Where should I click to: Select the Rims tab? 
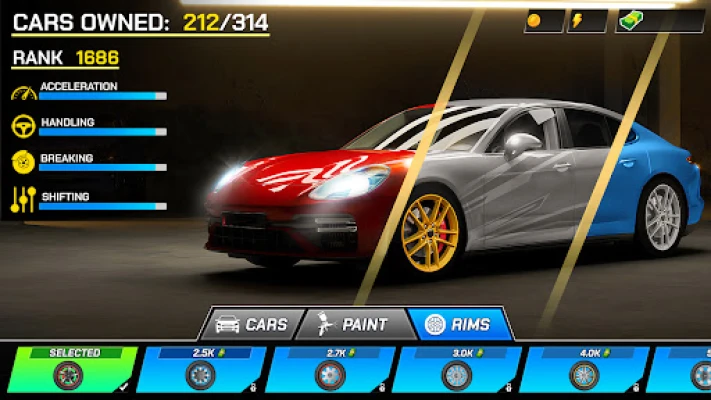click(x=462, y=324)
